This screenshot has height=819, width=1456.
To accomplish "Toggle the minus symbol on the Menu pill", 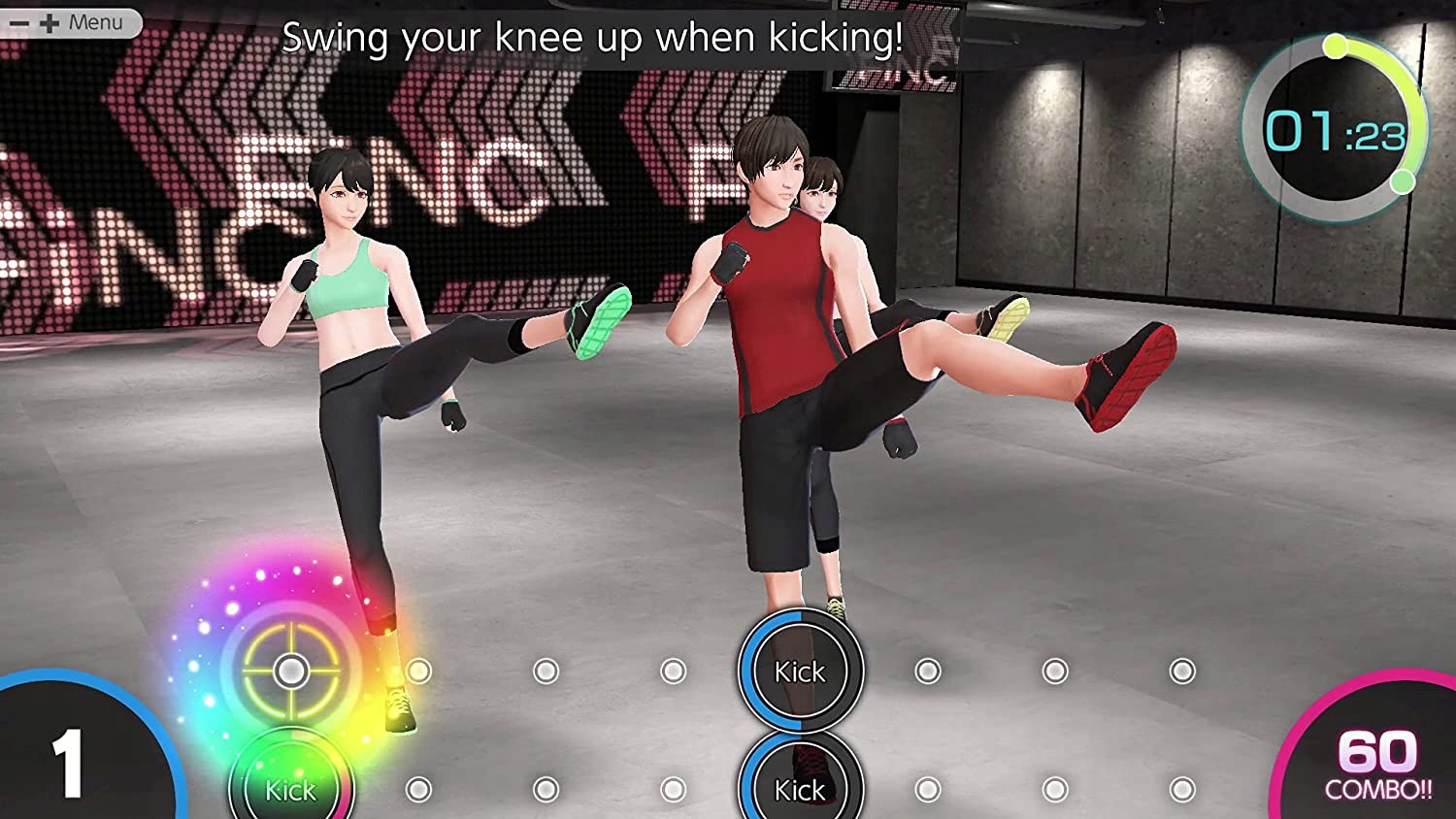I will point(19,23).
